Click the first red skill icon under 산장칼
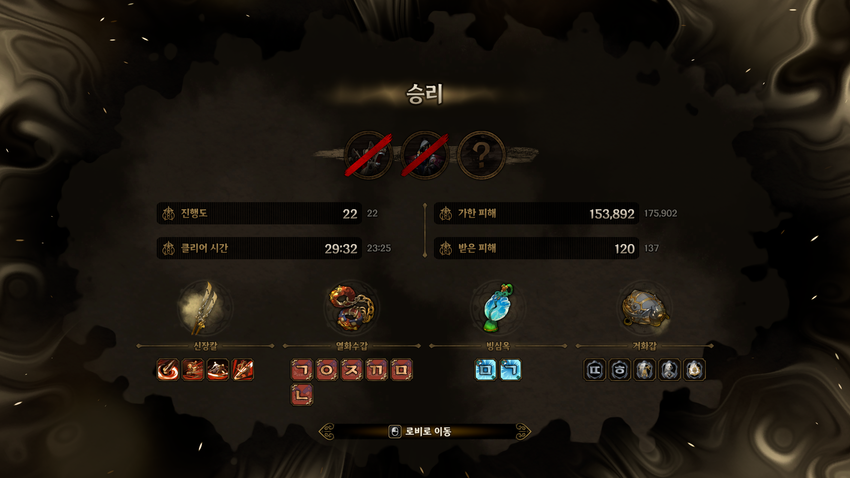The width and height of the screenshot is (850, 478). [168, 371]
